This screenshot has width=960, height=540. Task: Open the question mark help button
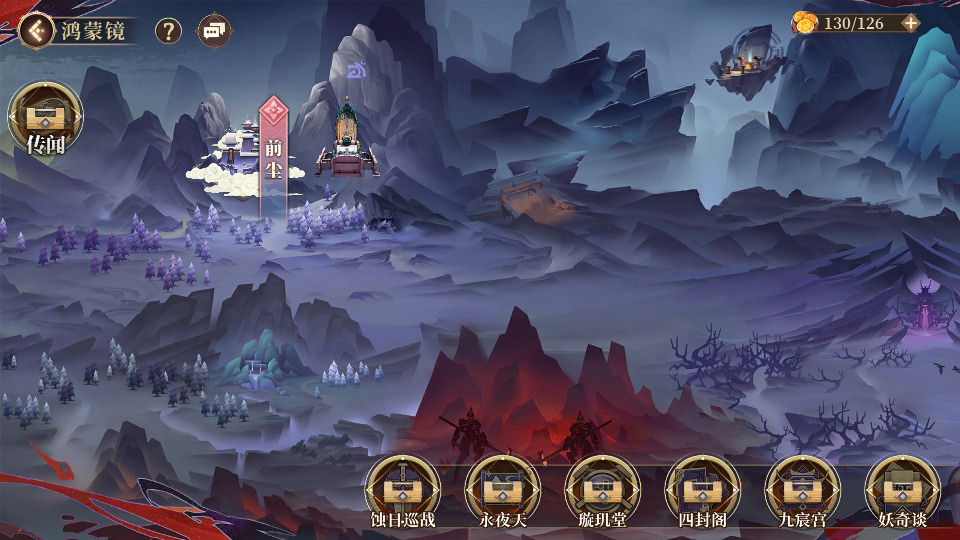tap(168, 30)
